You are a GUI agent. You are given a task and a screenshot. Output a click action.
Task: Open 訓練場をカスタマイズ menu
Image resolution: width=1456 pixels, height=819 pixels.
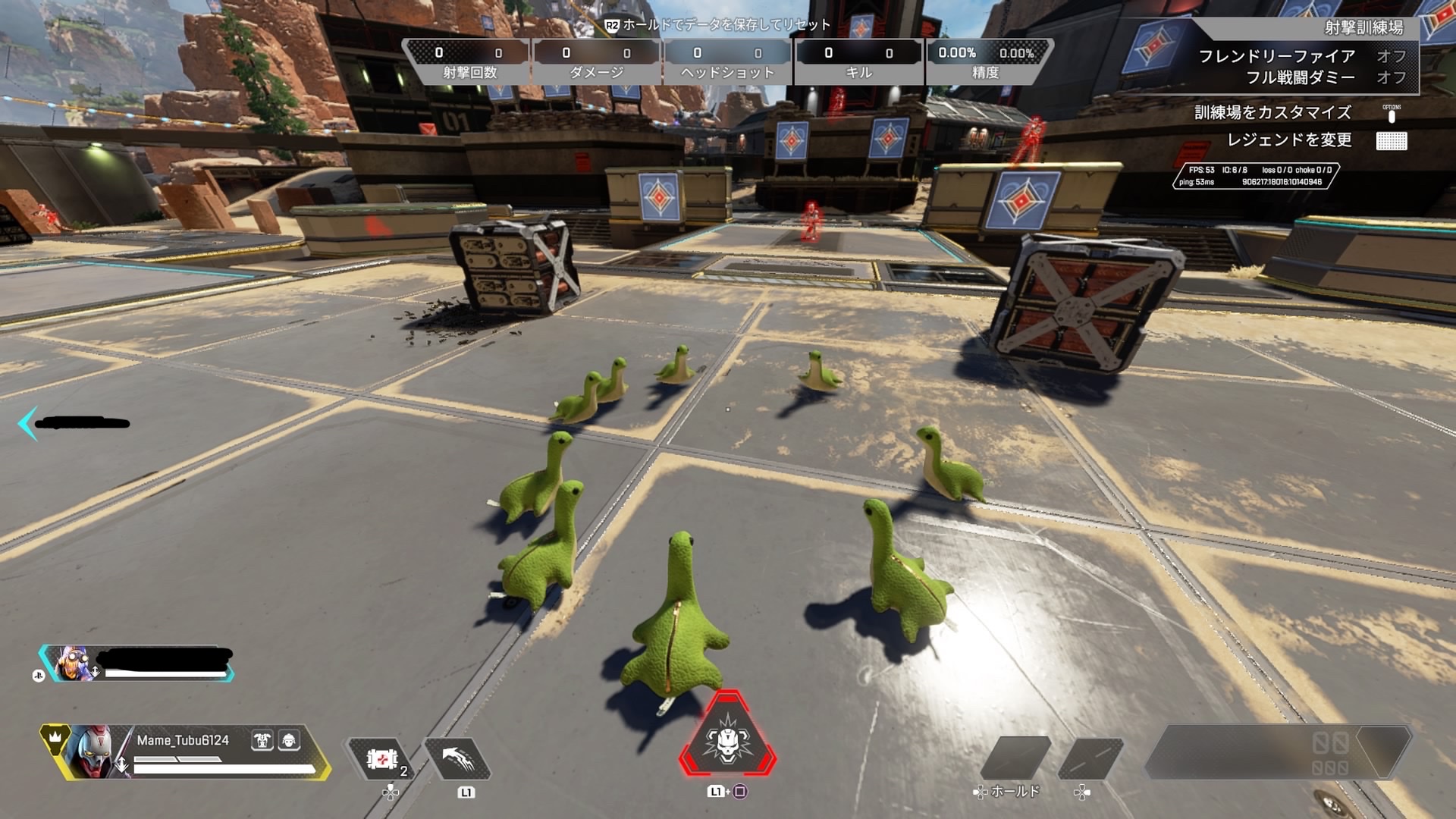pyautogui.click(x=1272, y=113)
